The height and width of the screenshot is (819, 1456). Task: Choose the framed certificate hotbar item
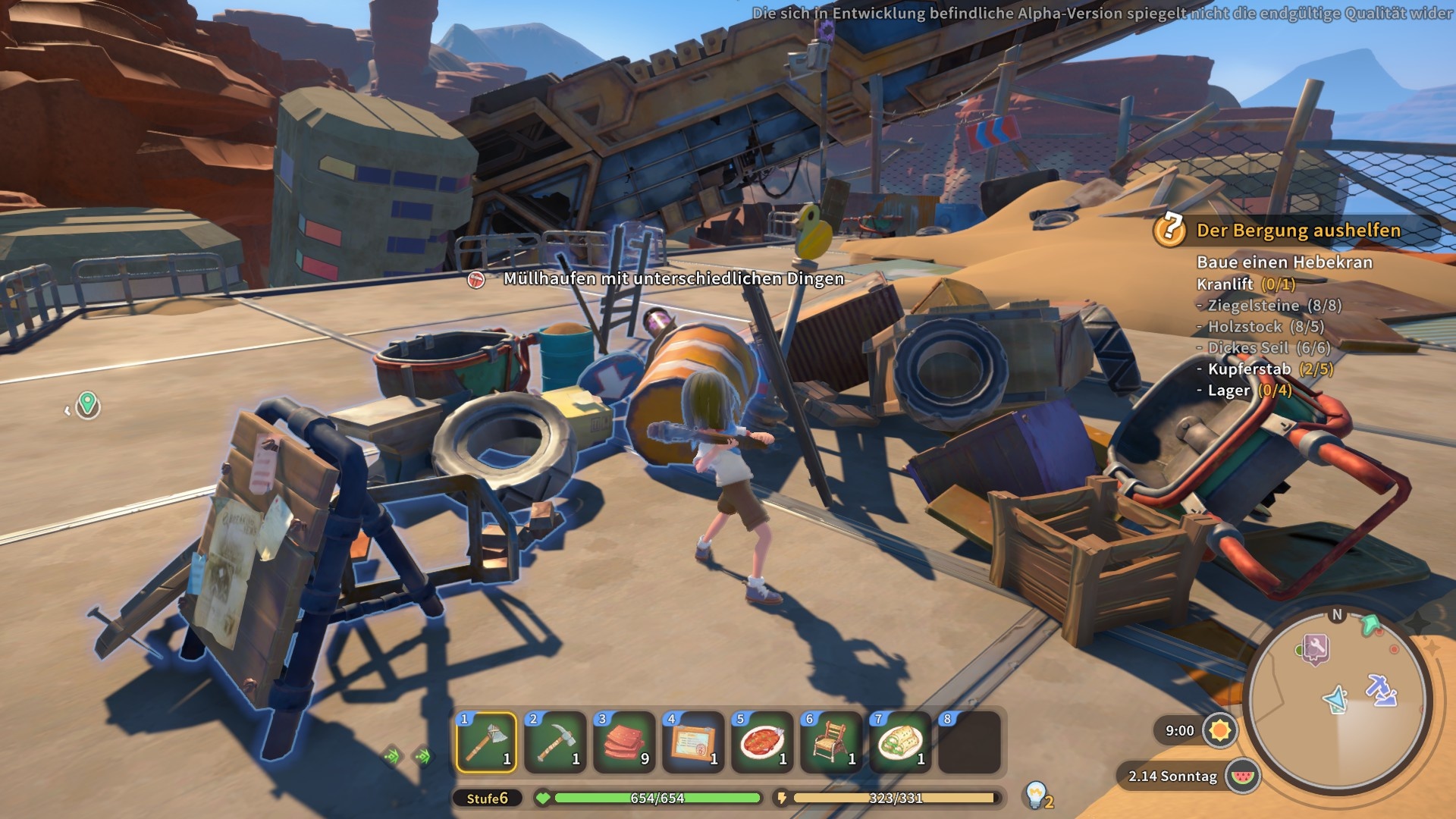pyautogui.click(x=693, y=742)
